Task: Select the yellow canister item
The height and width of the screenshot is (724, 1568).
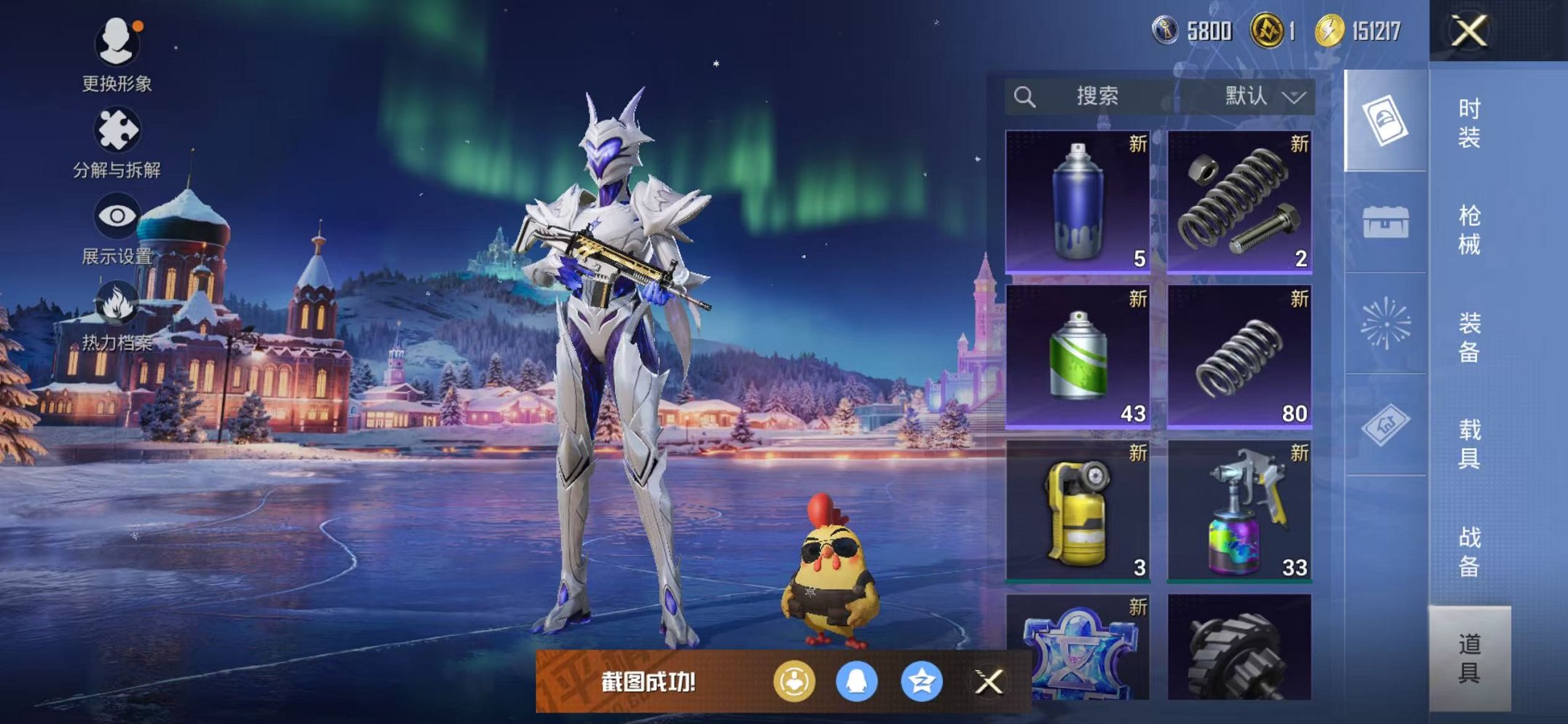Action: pos(1078,511)
